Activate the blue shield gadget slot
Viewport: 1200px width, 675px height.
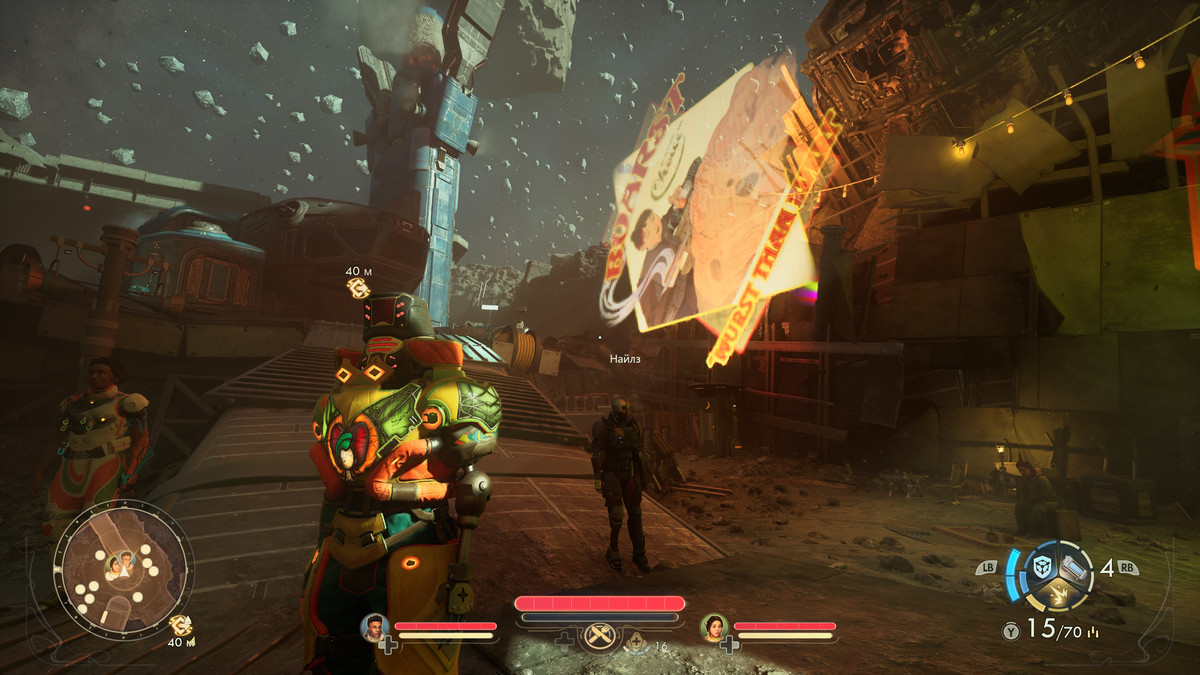[x=1045, y=566]
